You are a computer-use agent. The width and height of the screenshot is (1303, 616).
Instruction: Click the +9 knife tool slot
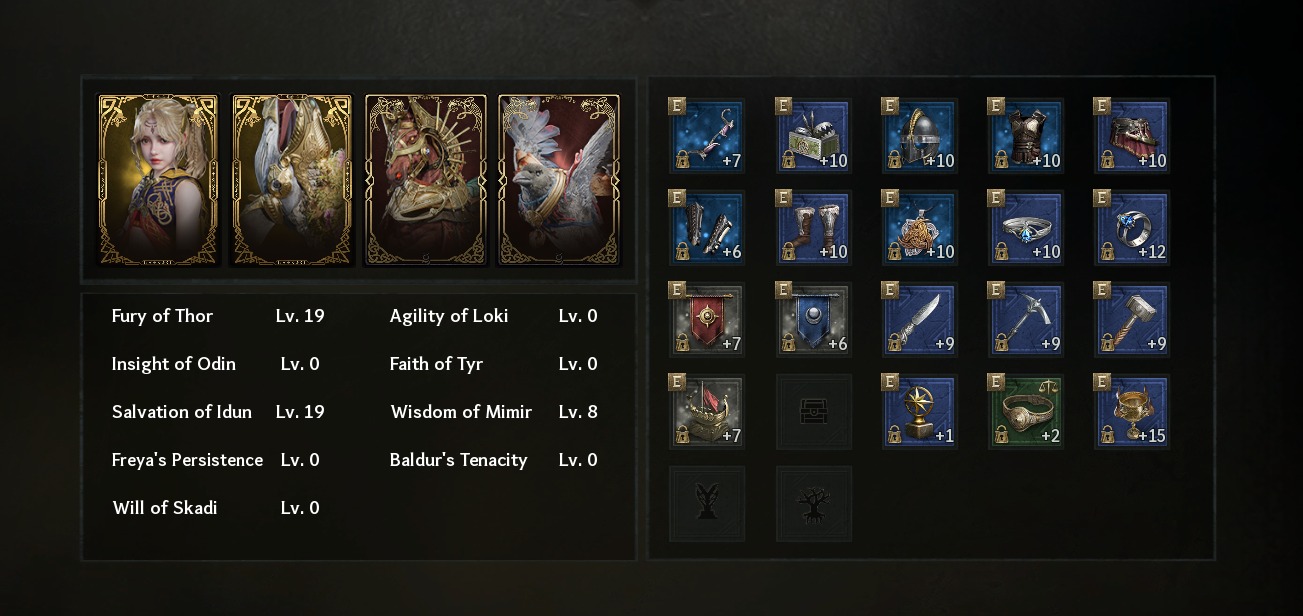919,320
